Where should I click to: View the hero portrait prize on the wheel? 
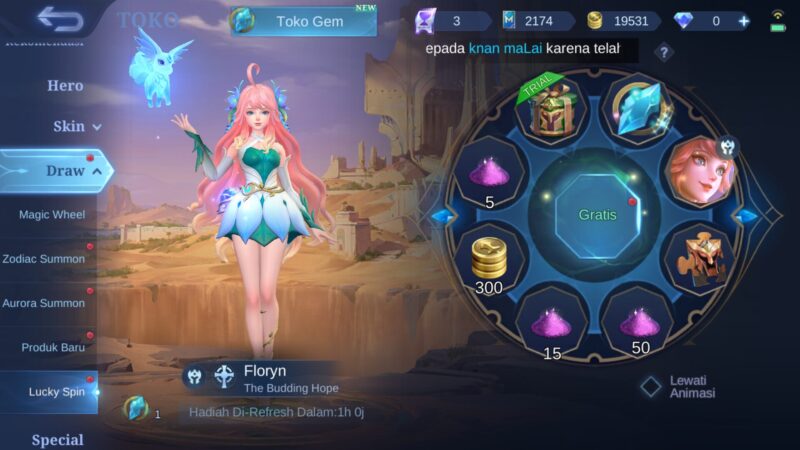click(x=701, y=172)
